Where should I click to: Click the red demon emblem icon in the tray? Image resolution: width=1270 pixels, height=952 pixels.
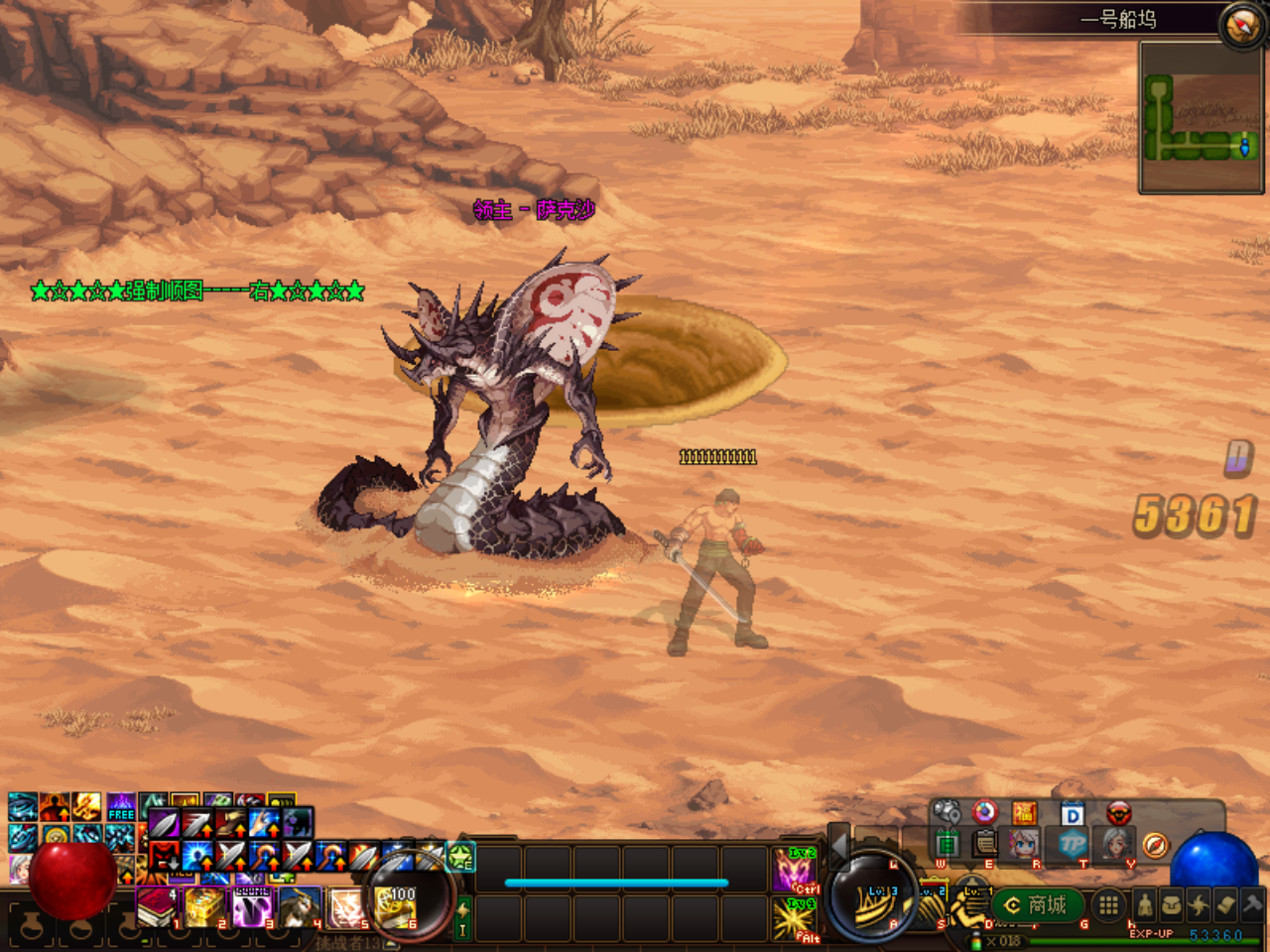point(1118,812)
